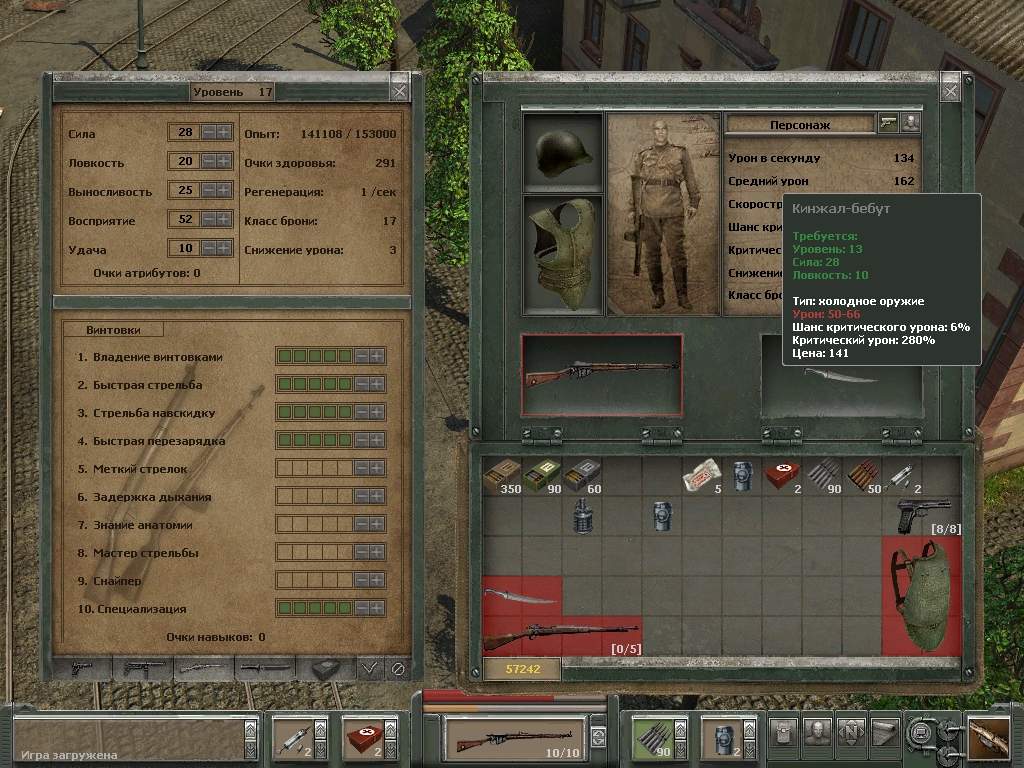Cancel skill changes with the crossed-circle button

tap(397, 668)
